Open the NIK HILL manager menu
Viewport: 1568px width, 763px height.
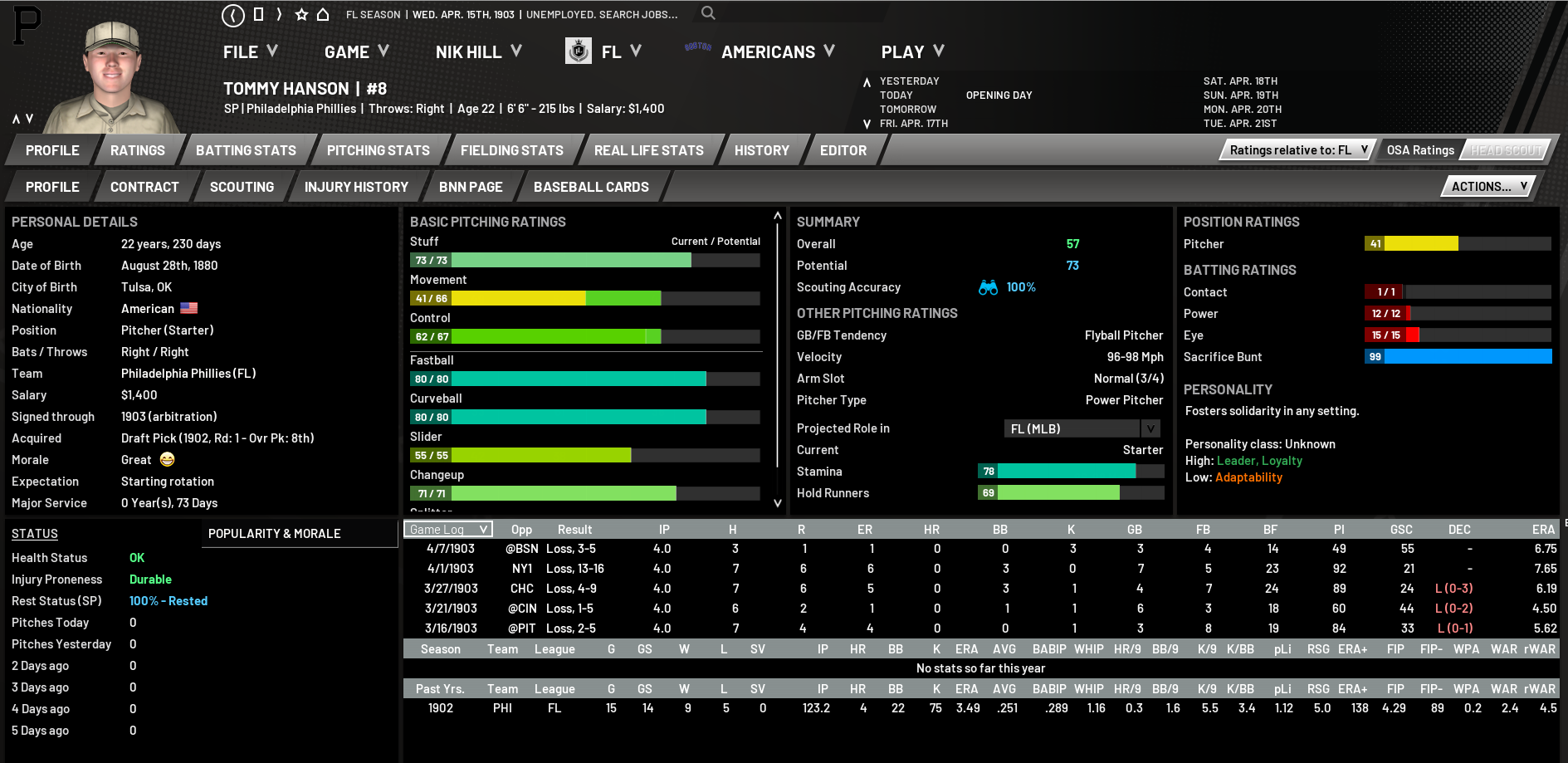(478, 52)
